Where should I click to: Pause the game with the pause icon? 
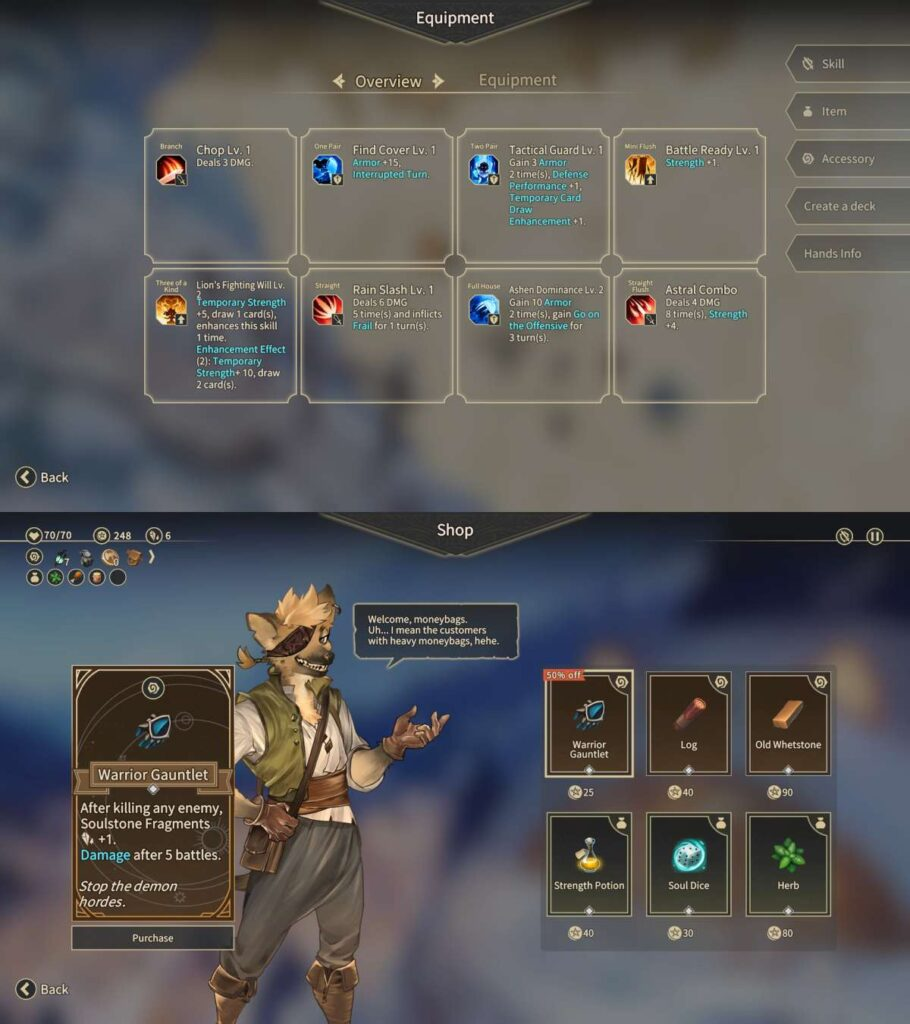[874, 536]
